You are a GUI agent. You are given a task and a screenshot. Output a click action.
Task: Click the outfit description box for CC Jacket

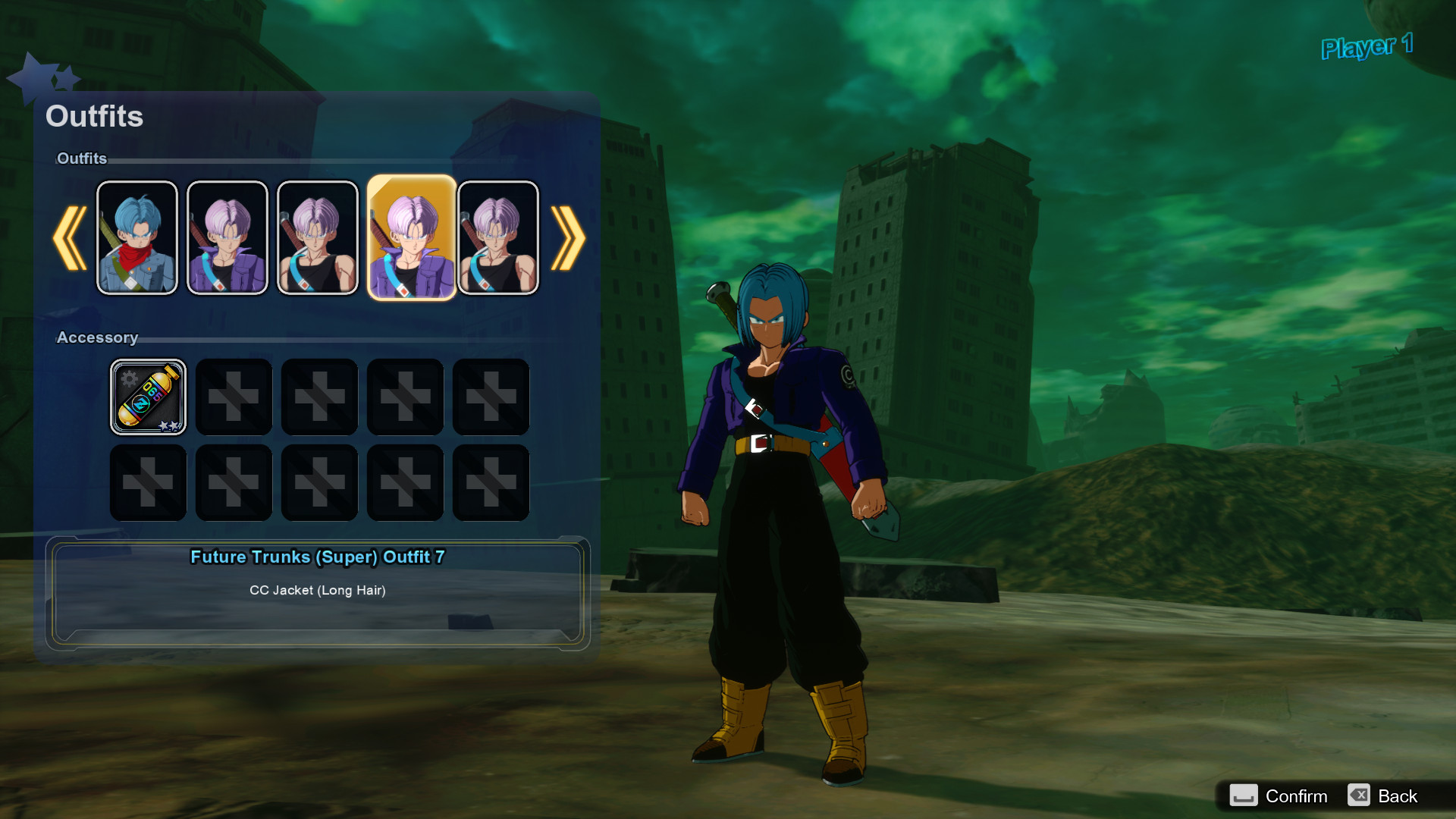coord(318,591)
